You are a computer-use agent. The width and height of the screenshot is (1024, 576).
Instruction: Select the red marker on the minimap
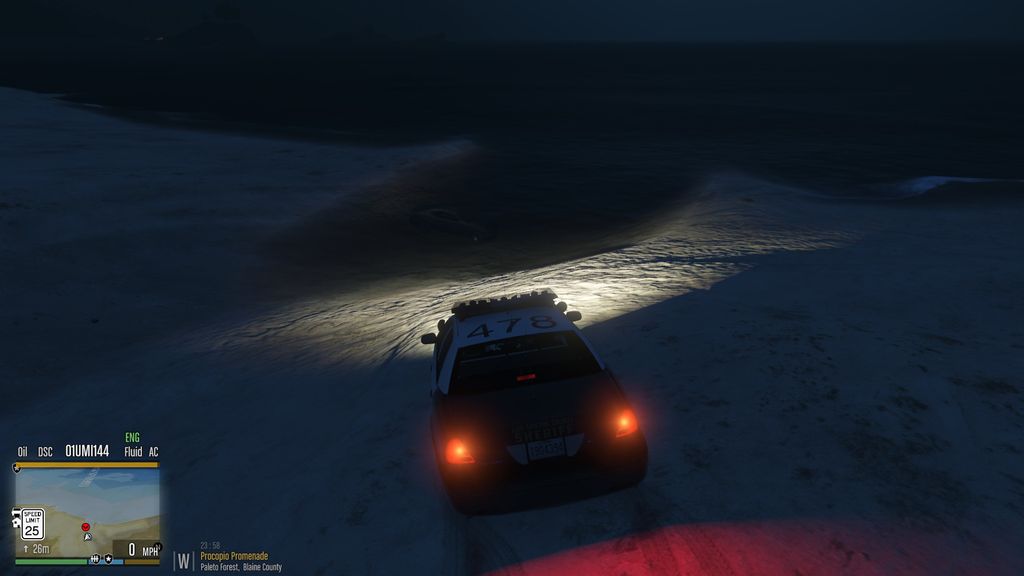[86, 526]
